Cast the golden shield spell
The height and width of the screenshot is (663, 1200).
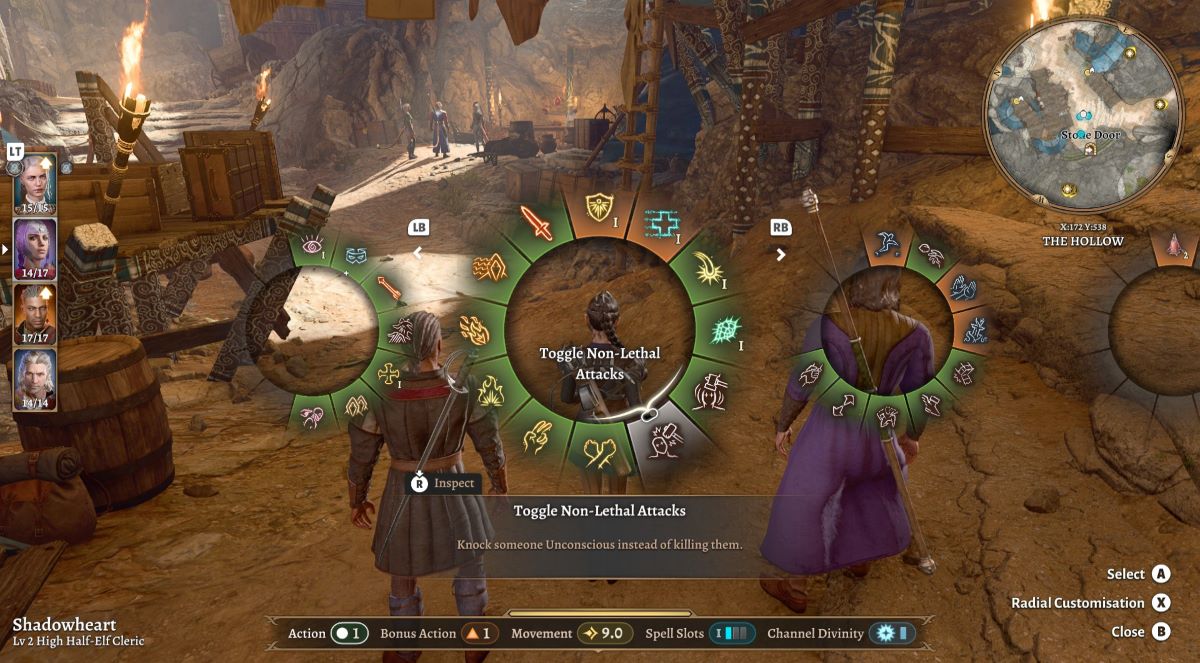[598, 207]
